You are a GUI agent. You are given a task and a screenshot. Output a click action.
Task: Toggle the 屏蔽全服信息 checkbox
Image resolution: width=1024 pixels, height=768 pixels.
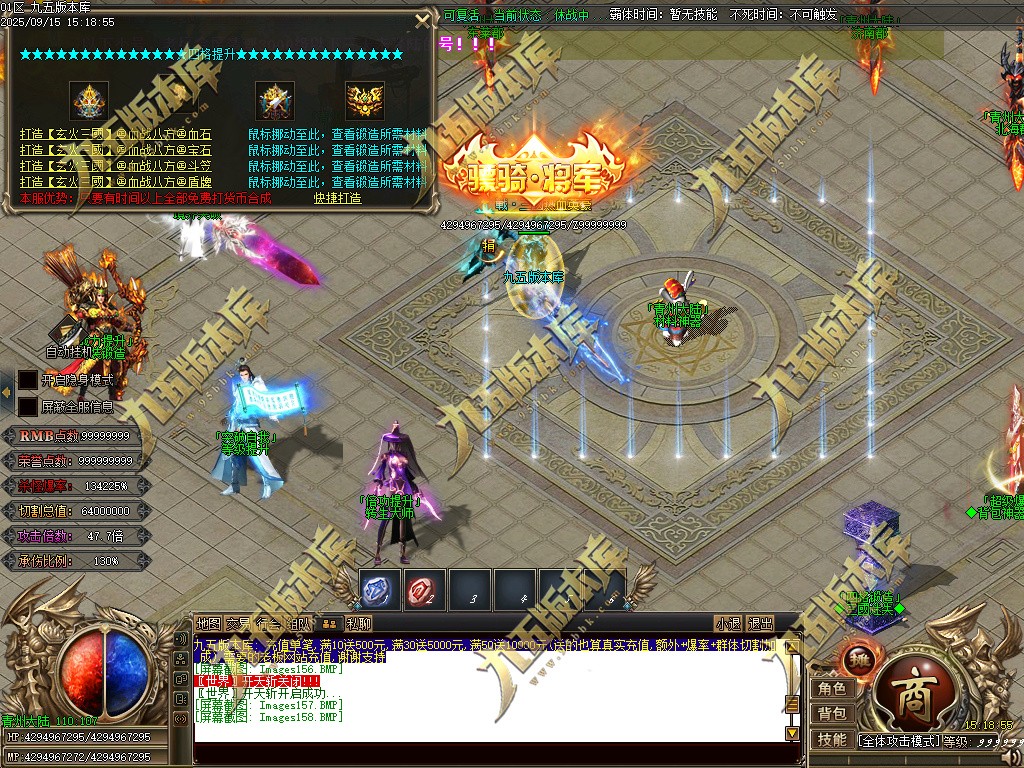(x=27, y=406)
